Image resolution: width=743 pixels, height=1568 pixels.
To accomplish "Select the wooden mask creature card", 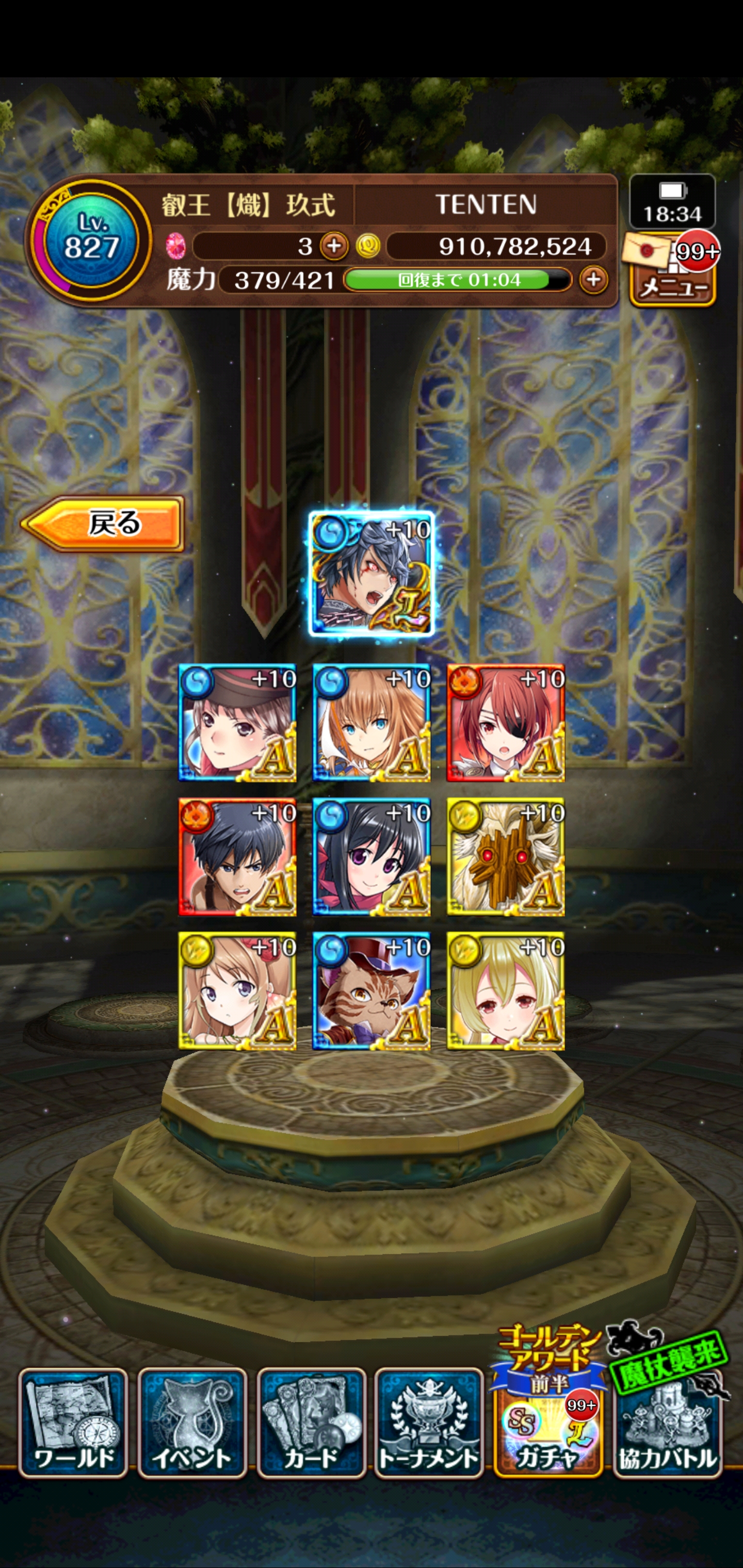I will coord(506,856).
